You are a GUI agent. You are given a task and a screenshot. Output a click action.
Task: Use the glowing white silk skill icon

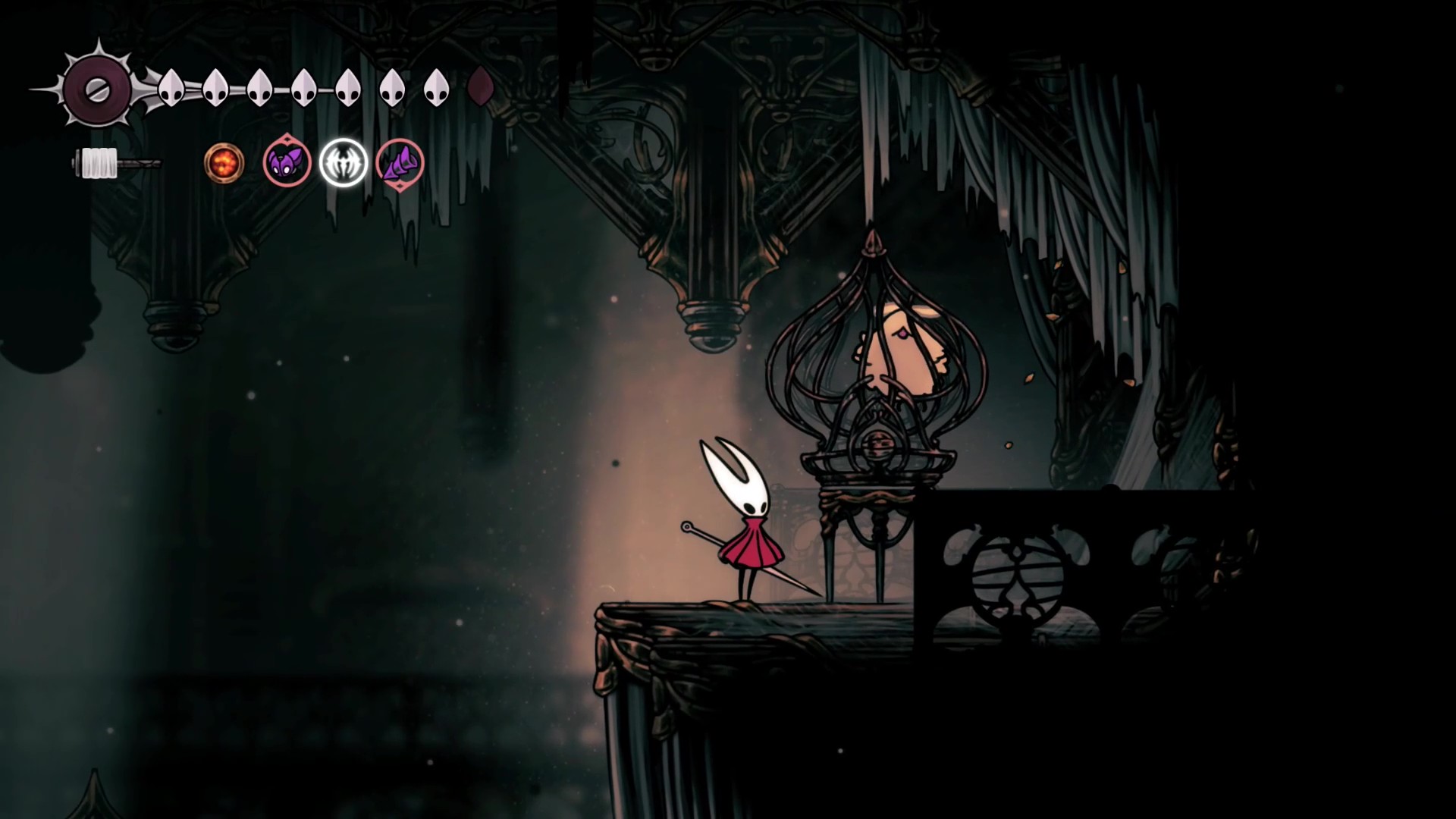click(x=343, y=162)
